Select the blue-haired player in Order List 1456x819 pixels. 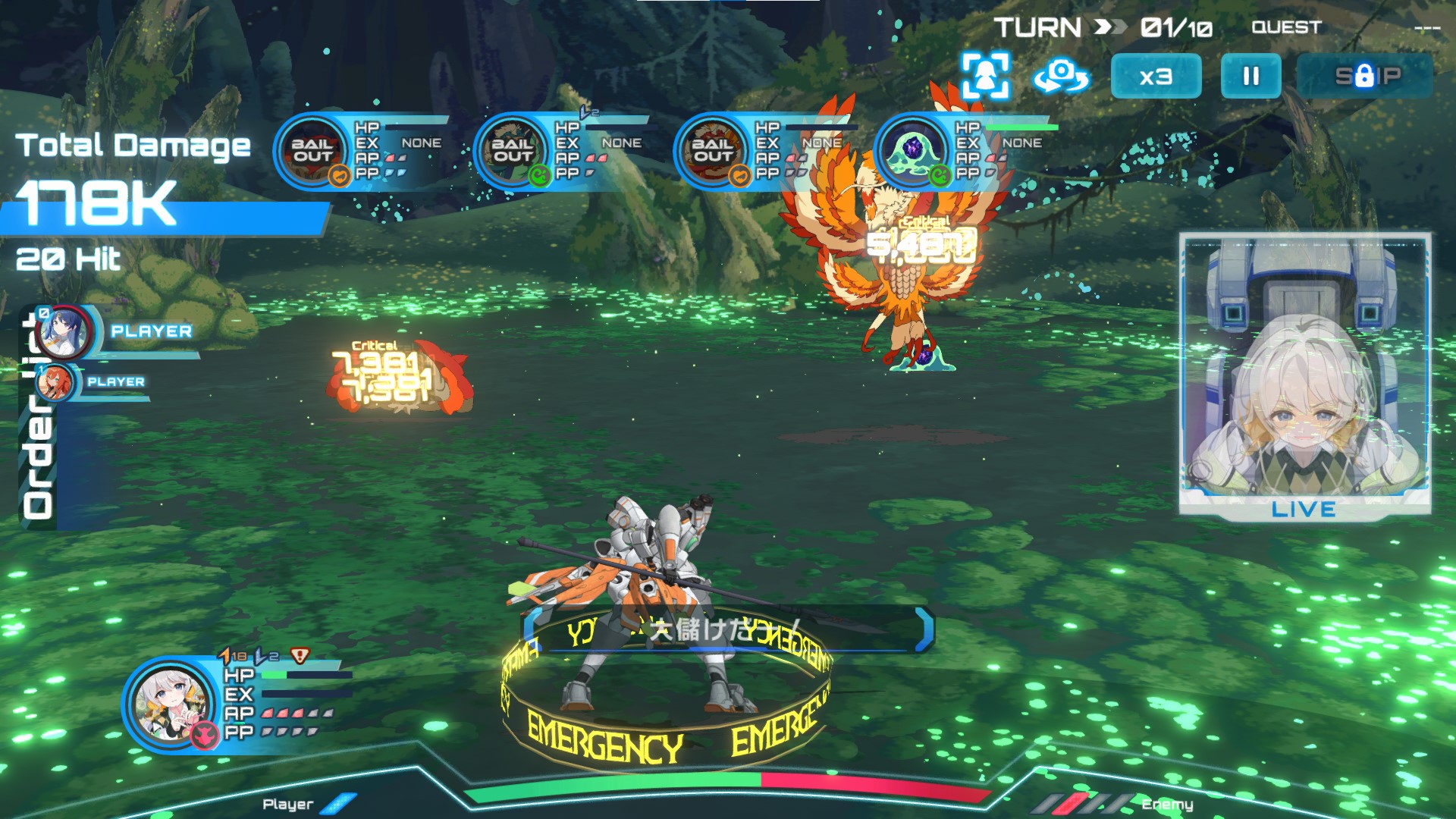click(x=65, y=333)
